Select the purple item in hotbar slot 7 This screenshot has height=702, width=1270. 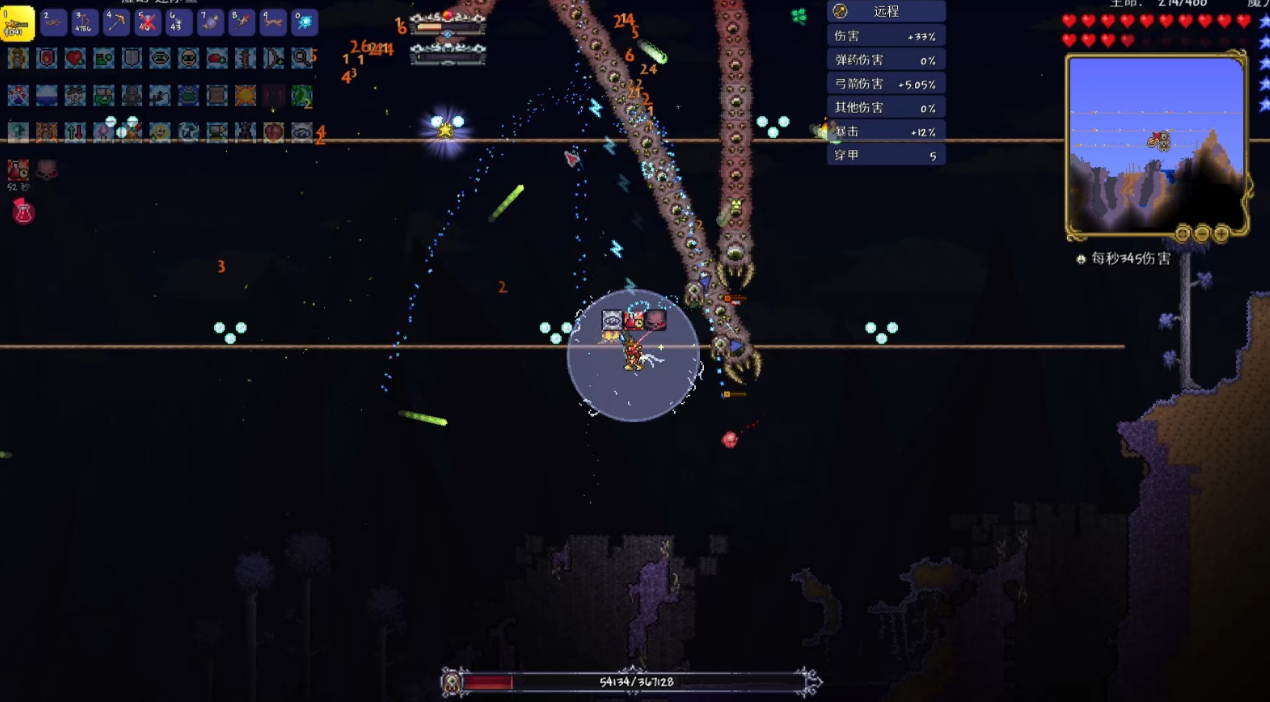[211, 22]
